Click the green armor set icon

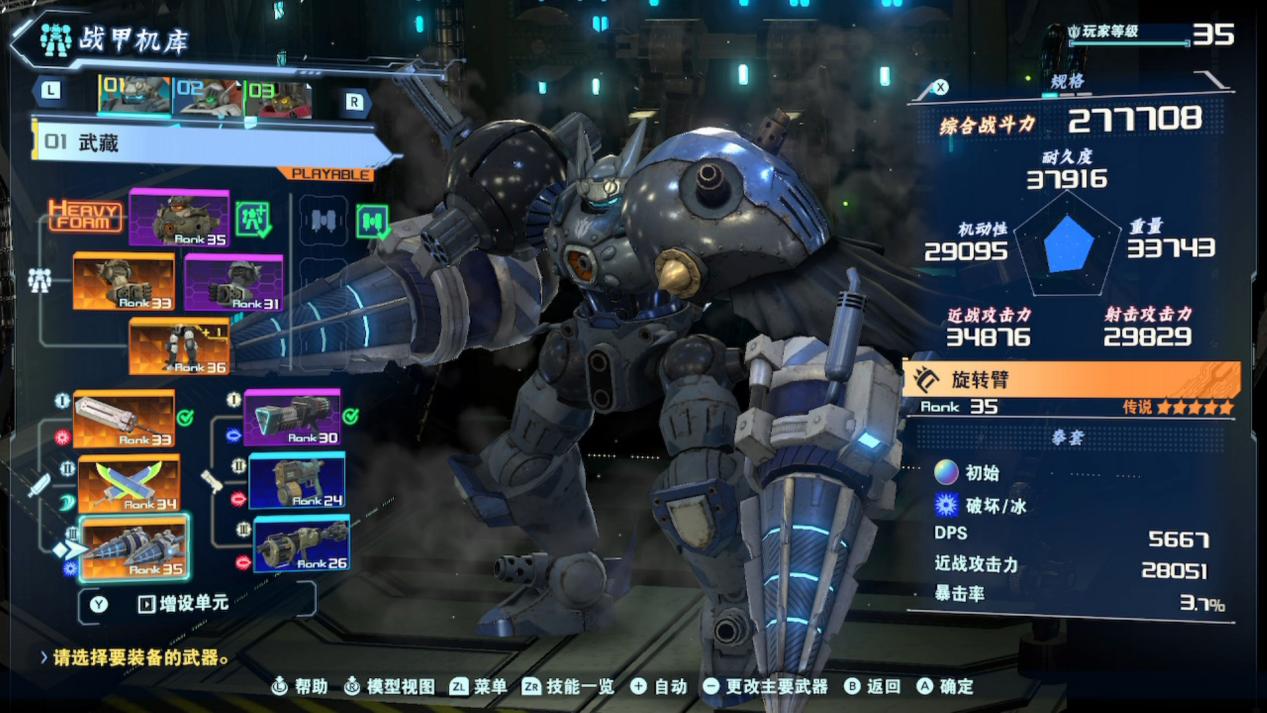(x=253, y=218)
